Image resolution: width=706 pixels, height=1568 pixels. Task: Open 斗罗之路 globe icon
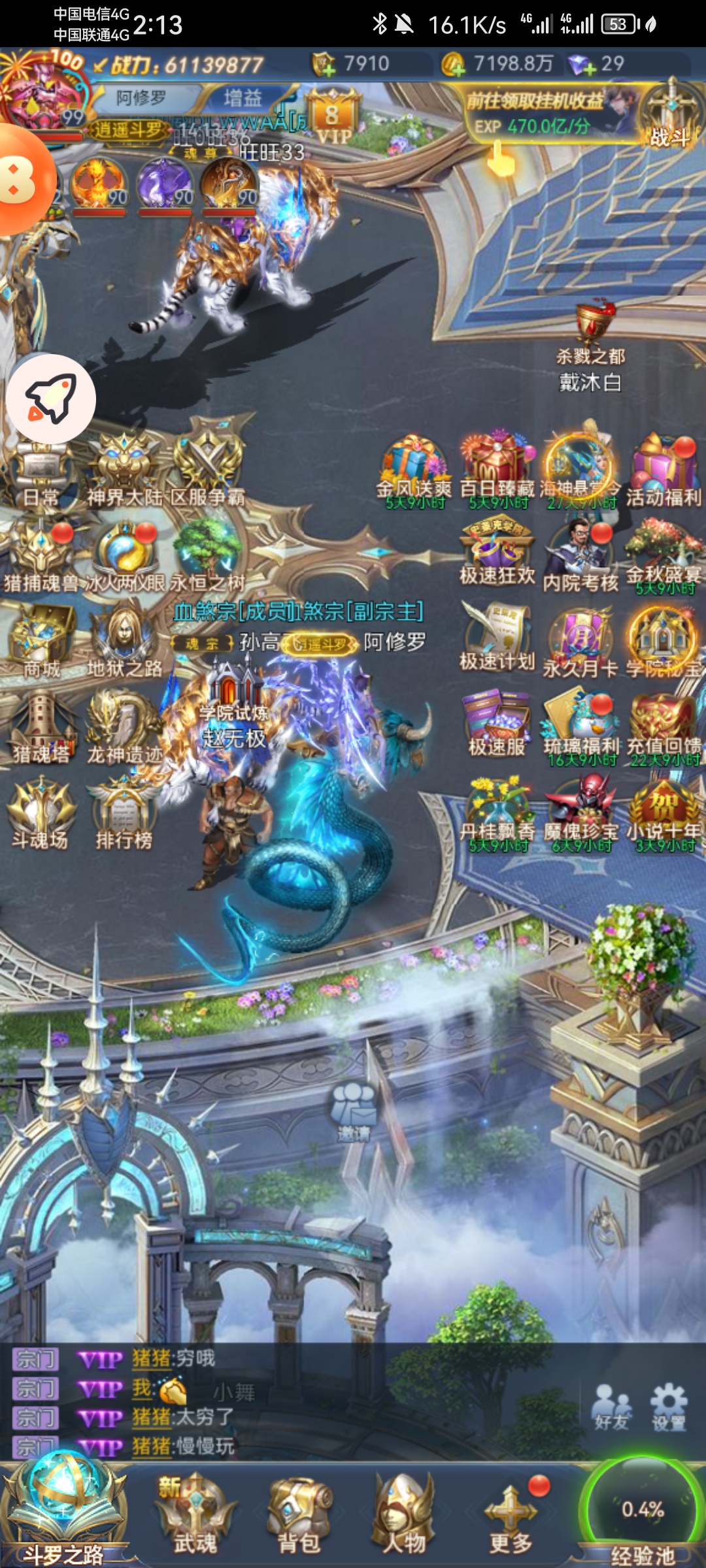coord(64,1509)
